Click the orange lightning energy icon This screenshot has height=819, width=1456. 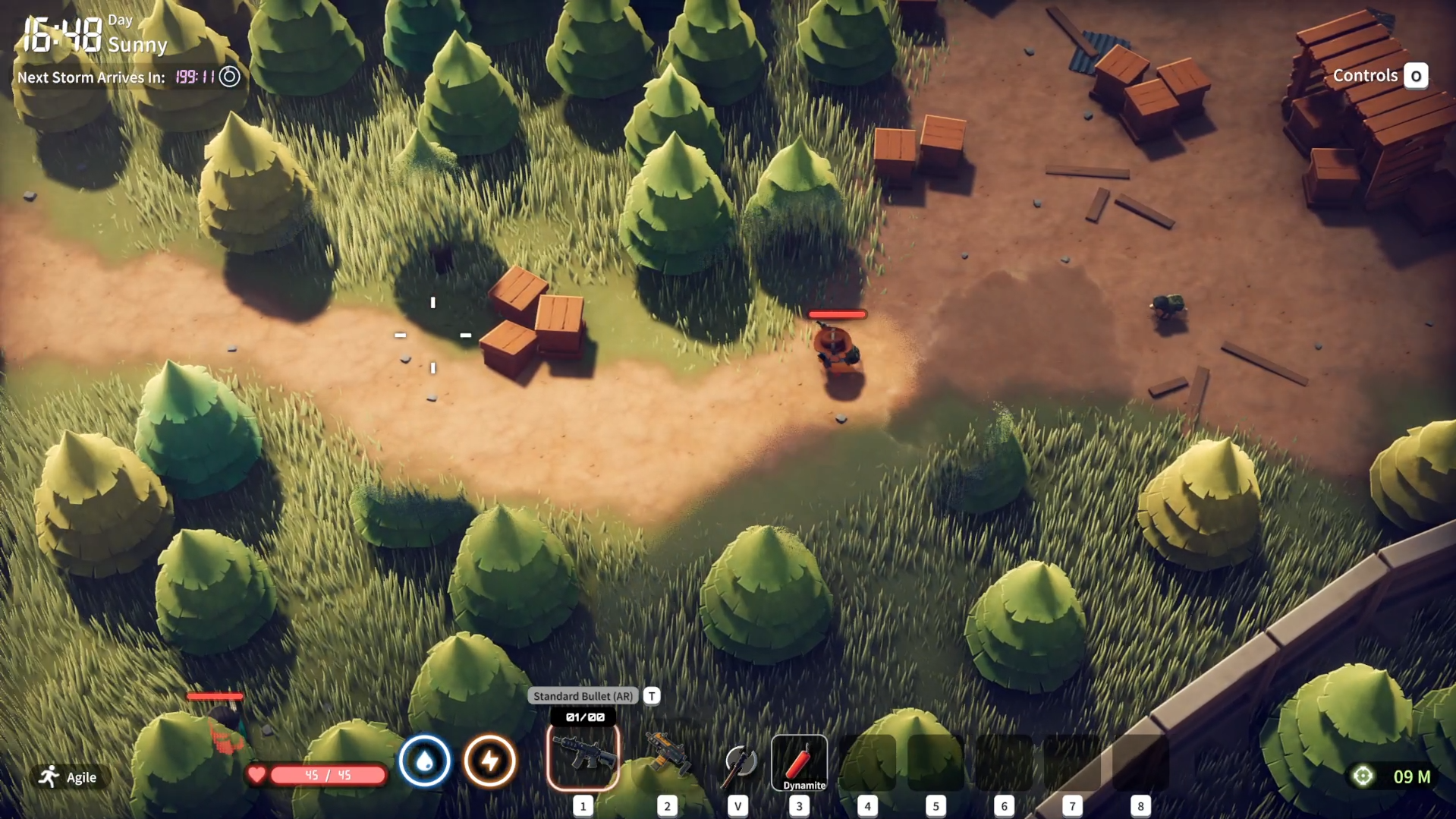(490, 761)
